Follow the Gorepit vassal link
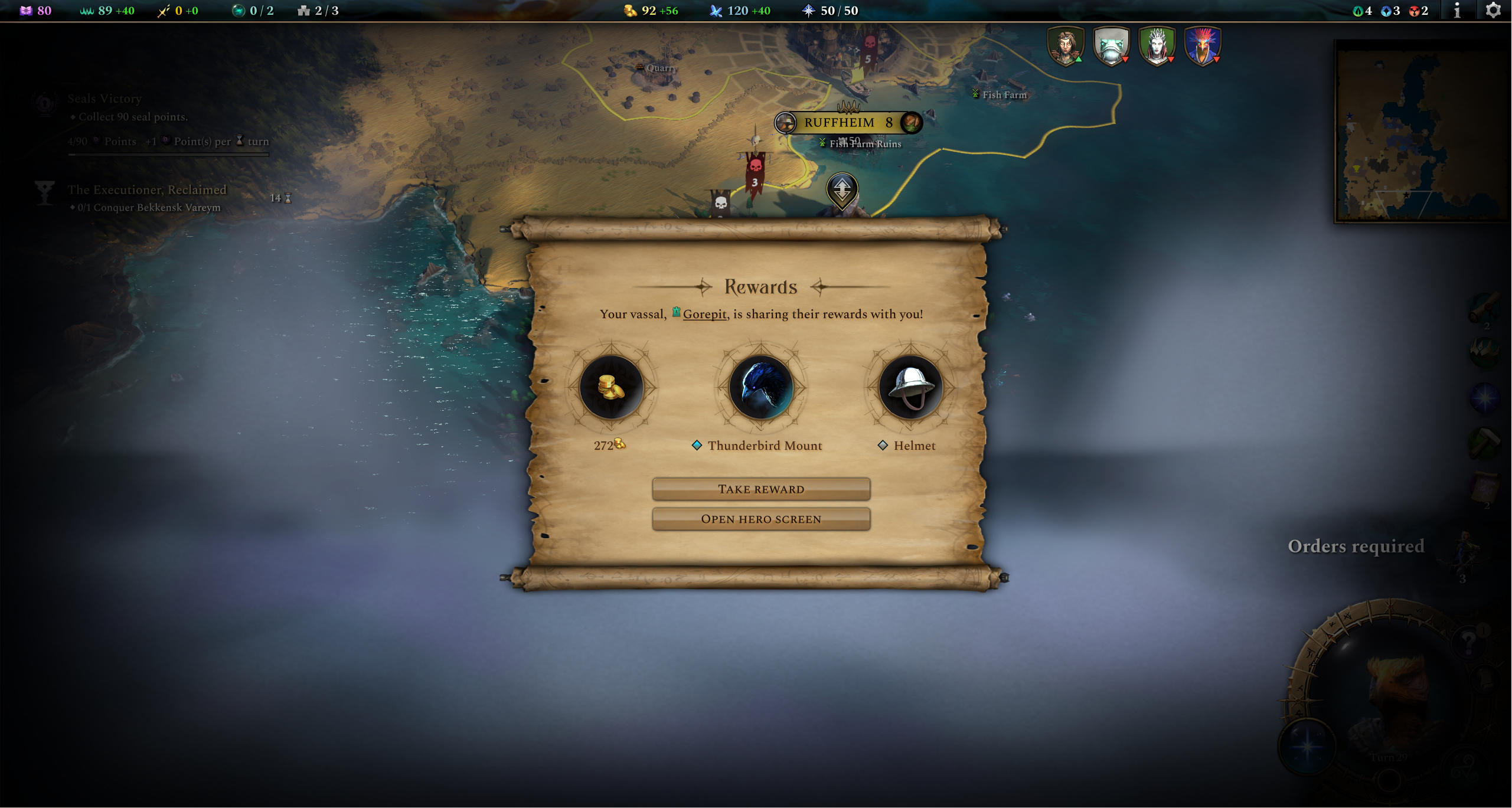1512x808 pixels. click(x=704, y=315)
